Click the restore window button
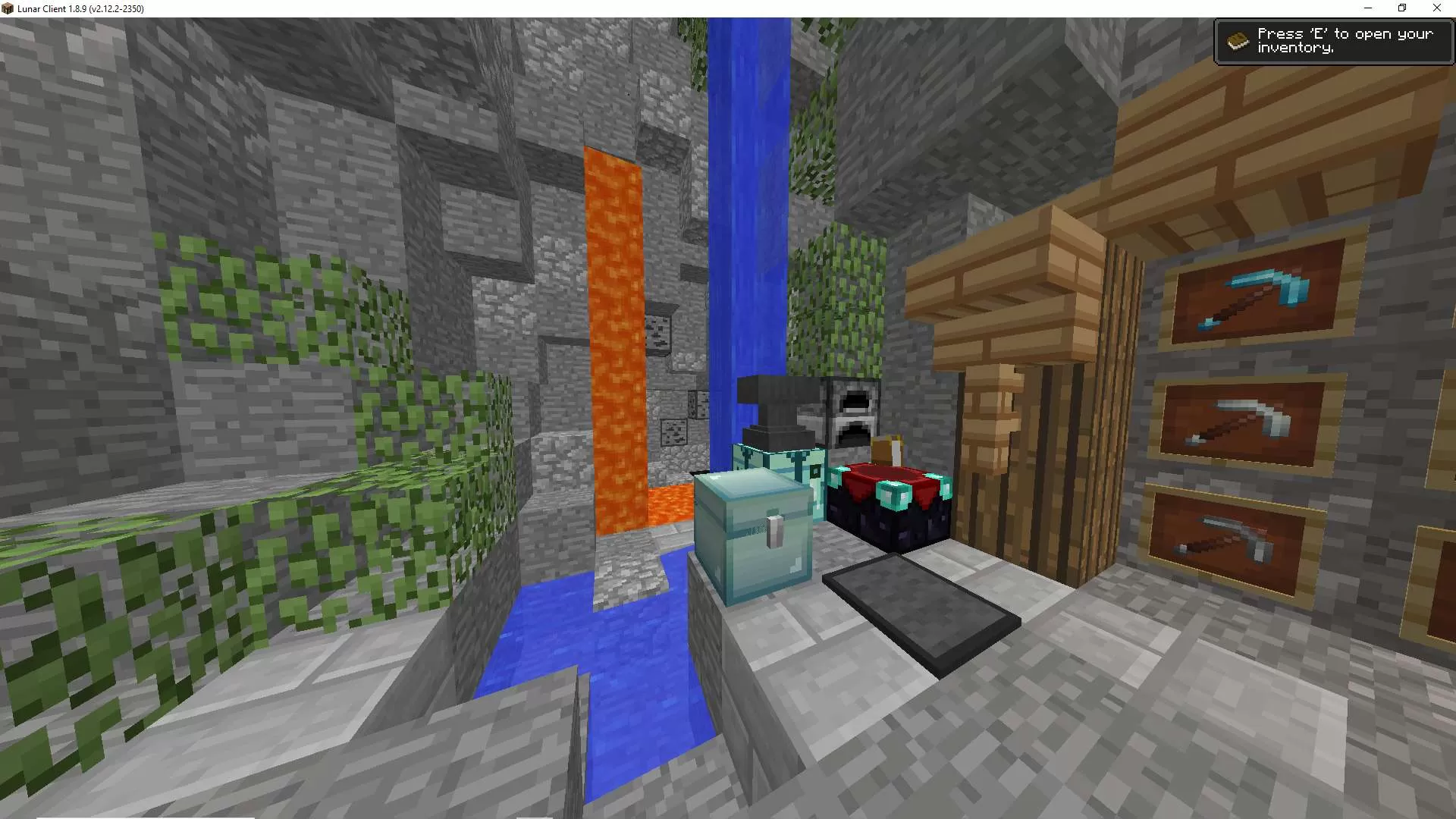Screen dimensions: 1456x819 [x=1402, y=8]
